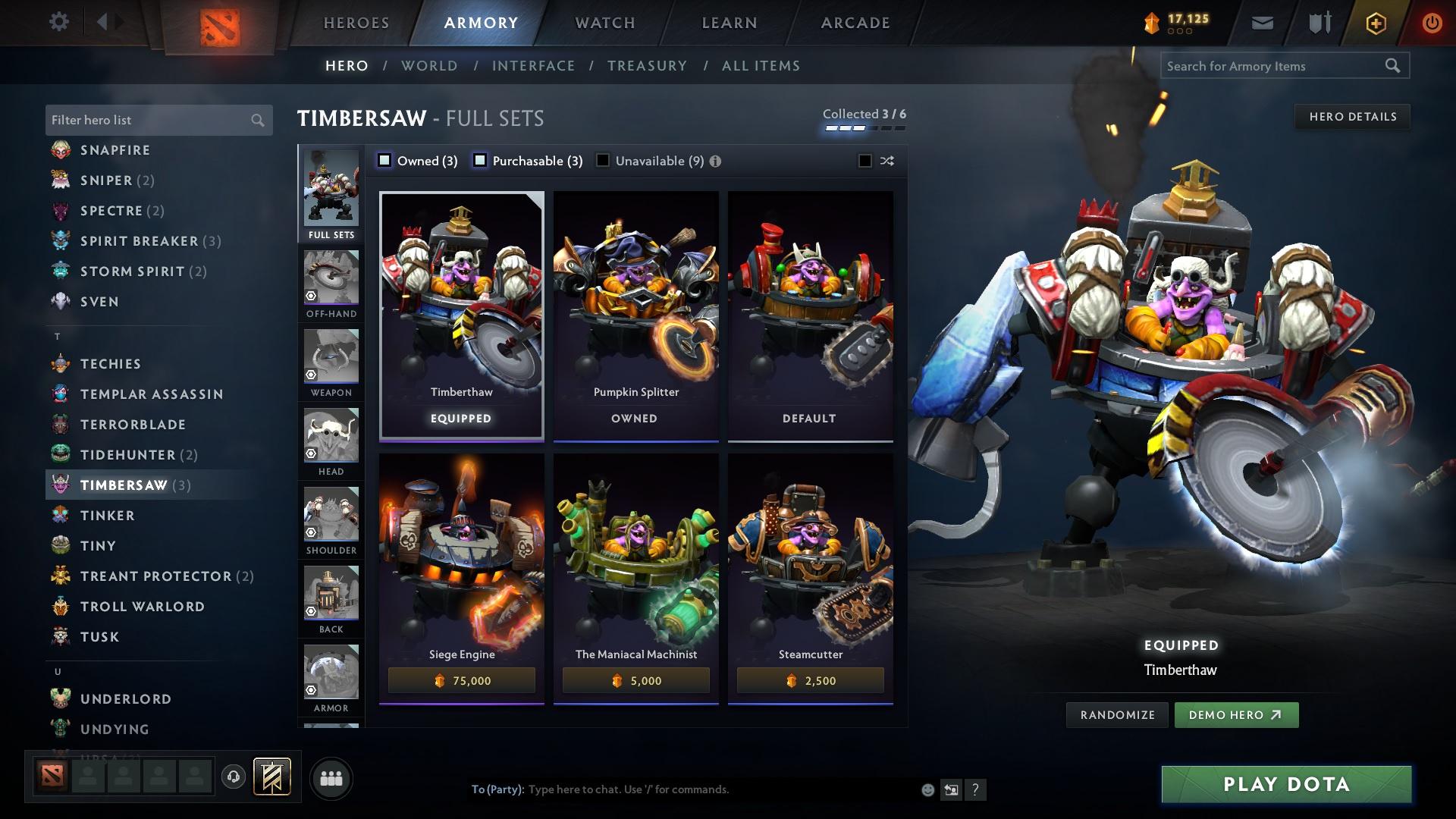This screenshot has height=819, width=1456.
Task: Select the Head slot category
Action: pyautogui.click(x=331, y=441)
